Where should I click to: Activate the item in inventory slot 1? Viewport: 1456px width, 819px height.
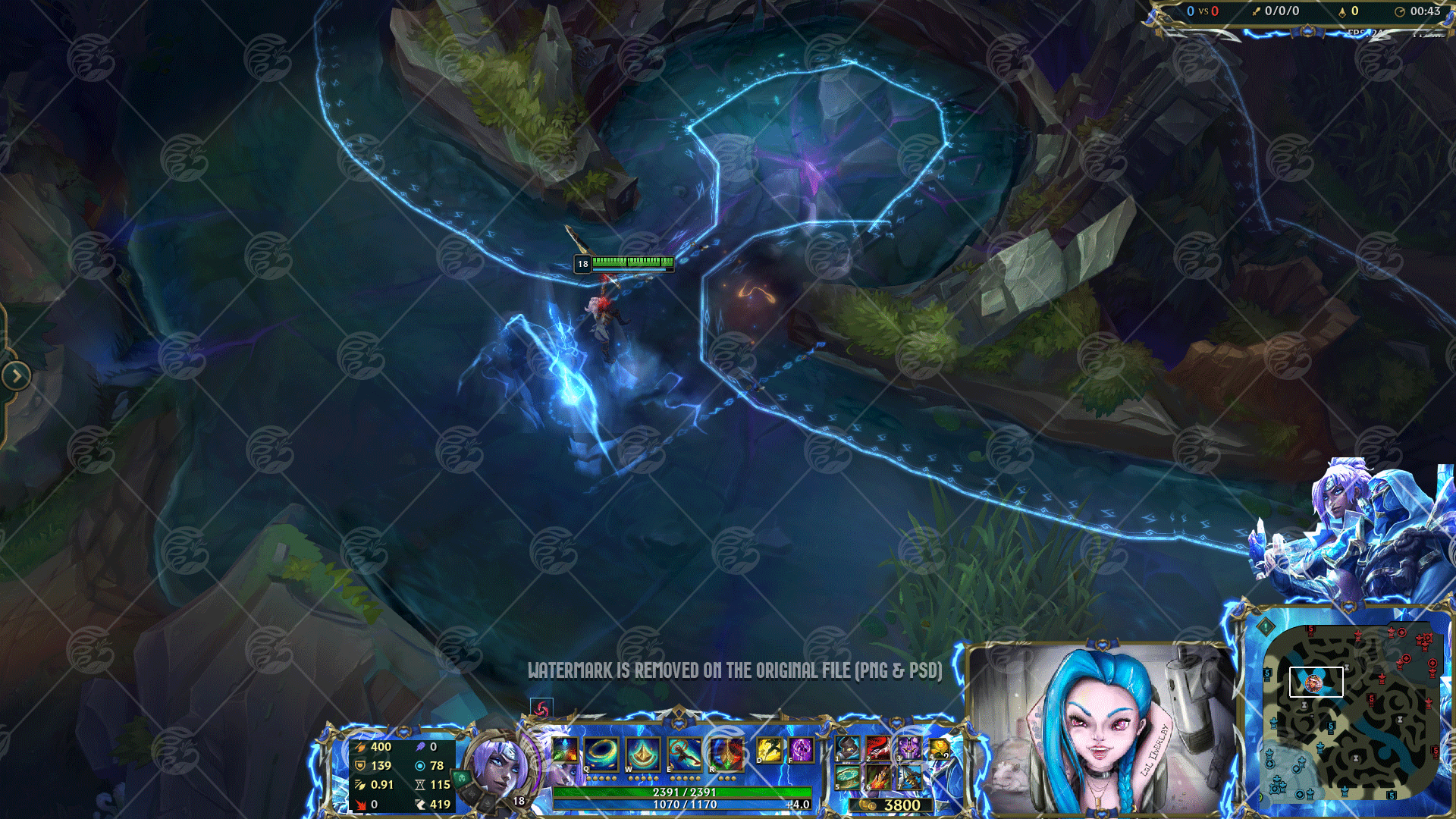tap(848, 749)
